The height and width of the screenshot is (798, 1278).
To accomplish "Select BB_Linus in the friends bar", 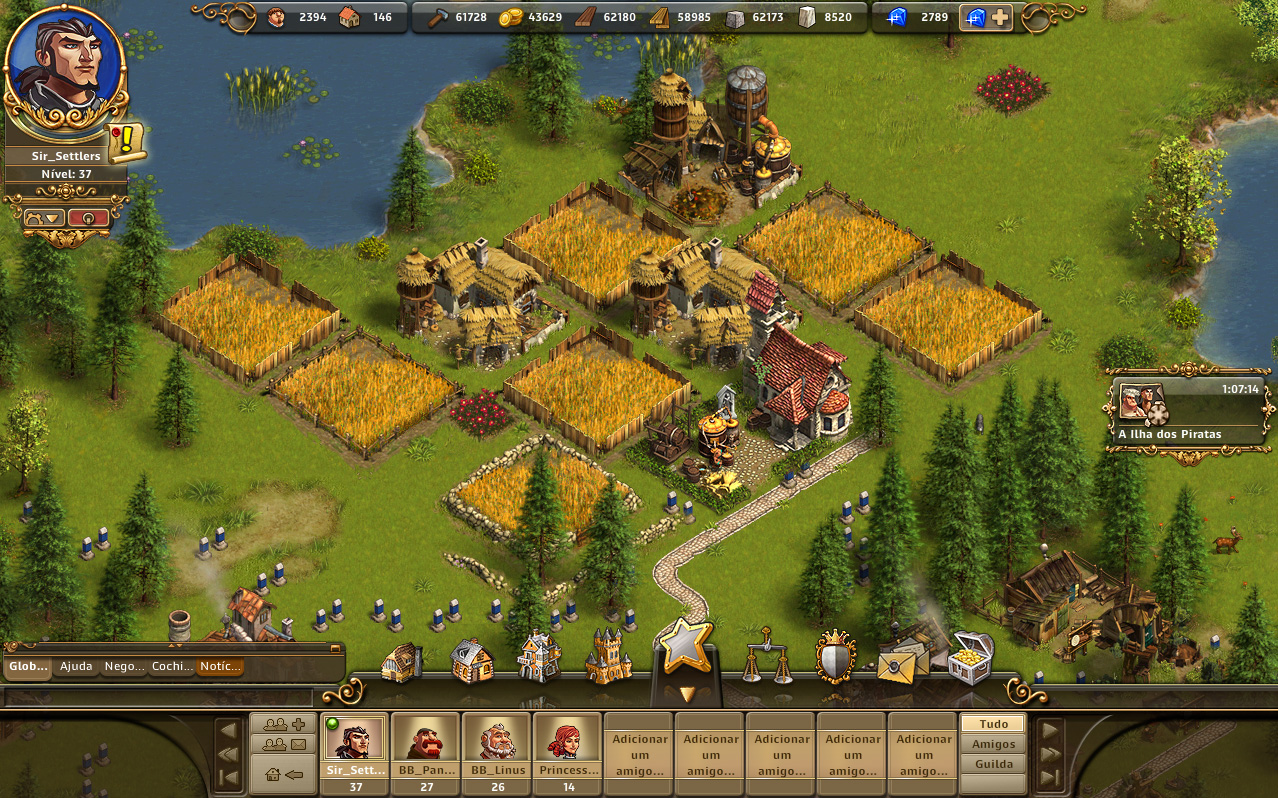I will pos(497,745).
